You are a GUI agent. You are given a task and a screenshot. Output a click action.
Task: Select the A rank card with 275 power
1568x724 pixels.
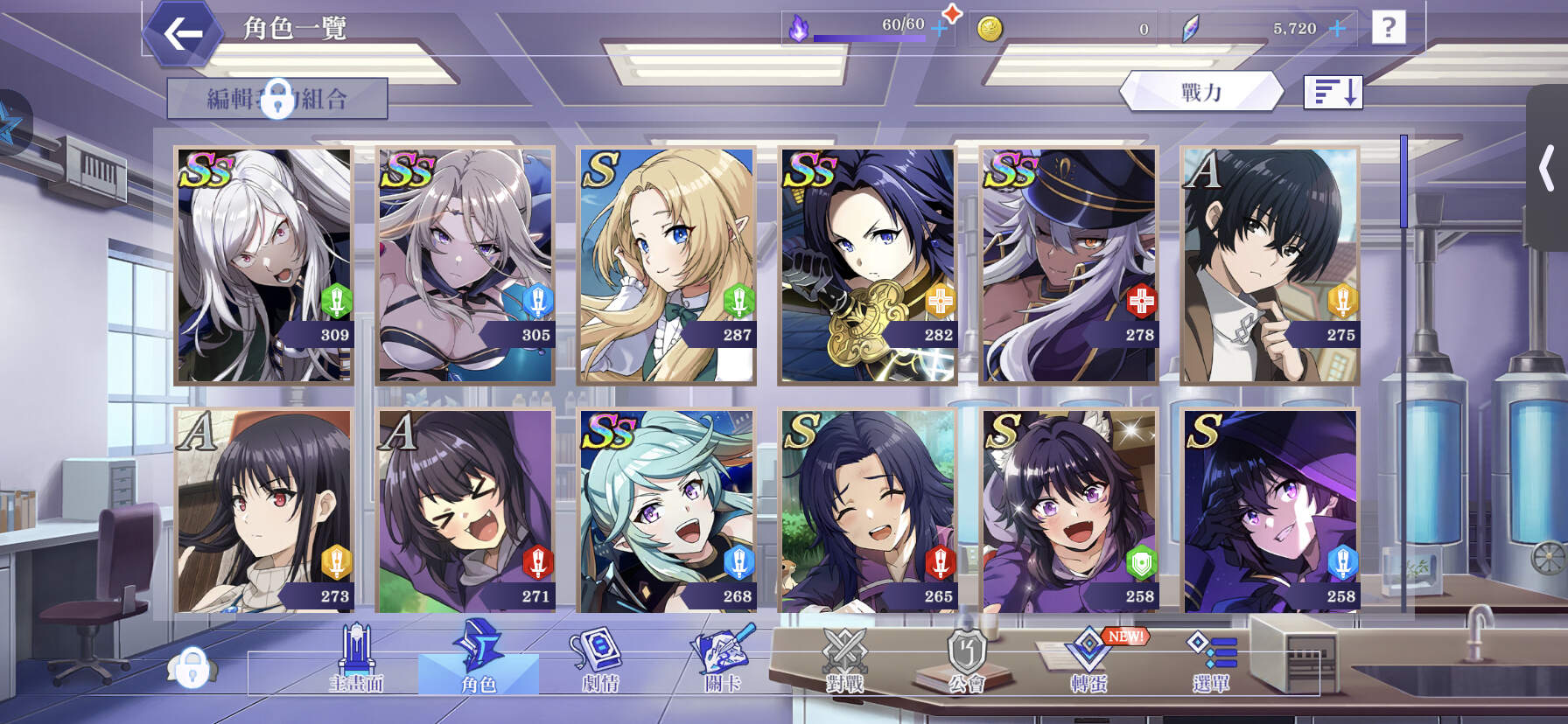[1270, 265]
